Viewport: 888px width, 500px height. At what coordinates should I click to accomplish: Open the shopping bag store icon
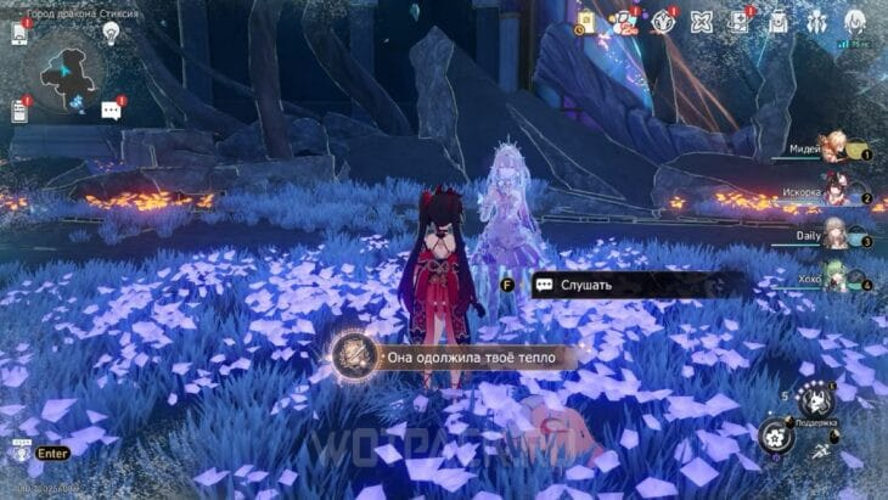coord(585,22)
